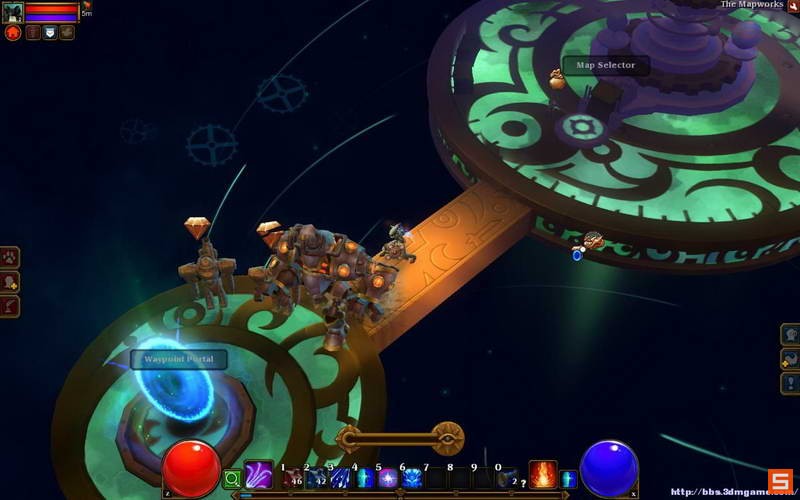Activate the purple swirl skill icon
Image resolution: width=800 pixels, height=500 pixels.
tap(258, 475)
